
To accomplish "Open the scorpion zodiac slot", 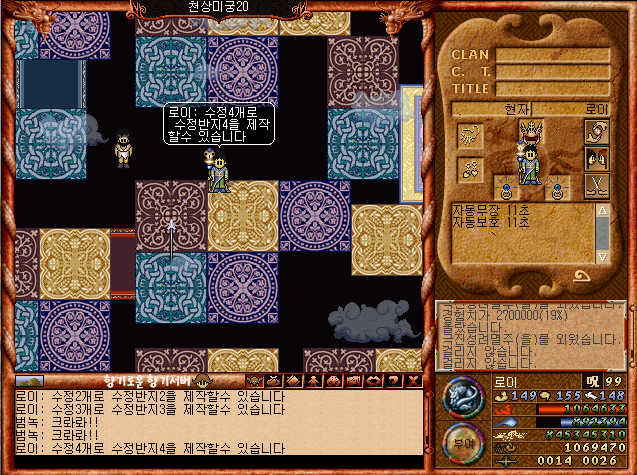I will pyautogui.click(x=470, y=135).
